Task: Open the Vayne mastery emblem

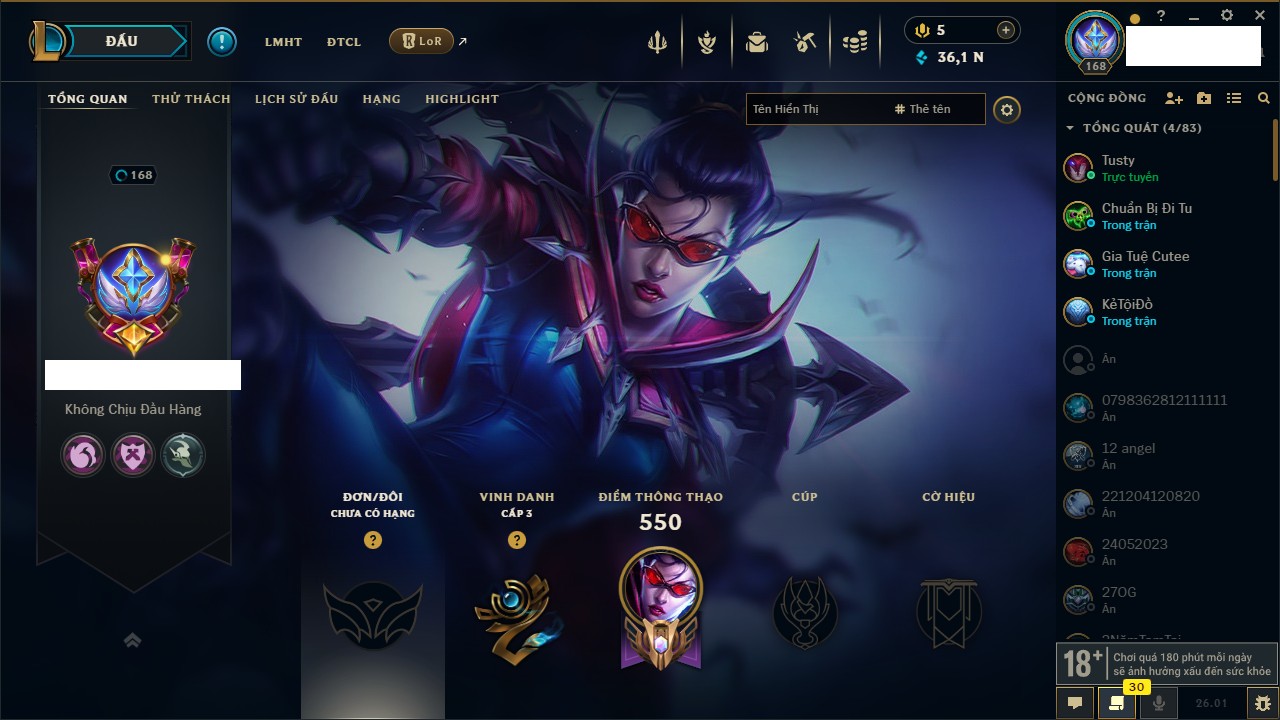Action: (660, 605)
